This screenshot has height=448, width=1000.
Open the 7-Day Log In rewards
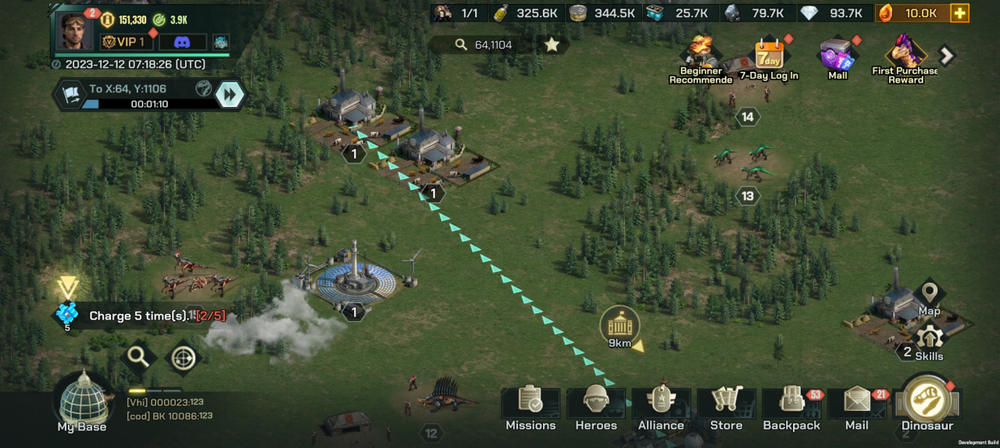click(769, 58)
